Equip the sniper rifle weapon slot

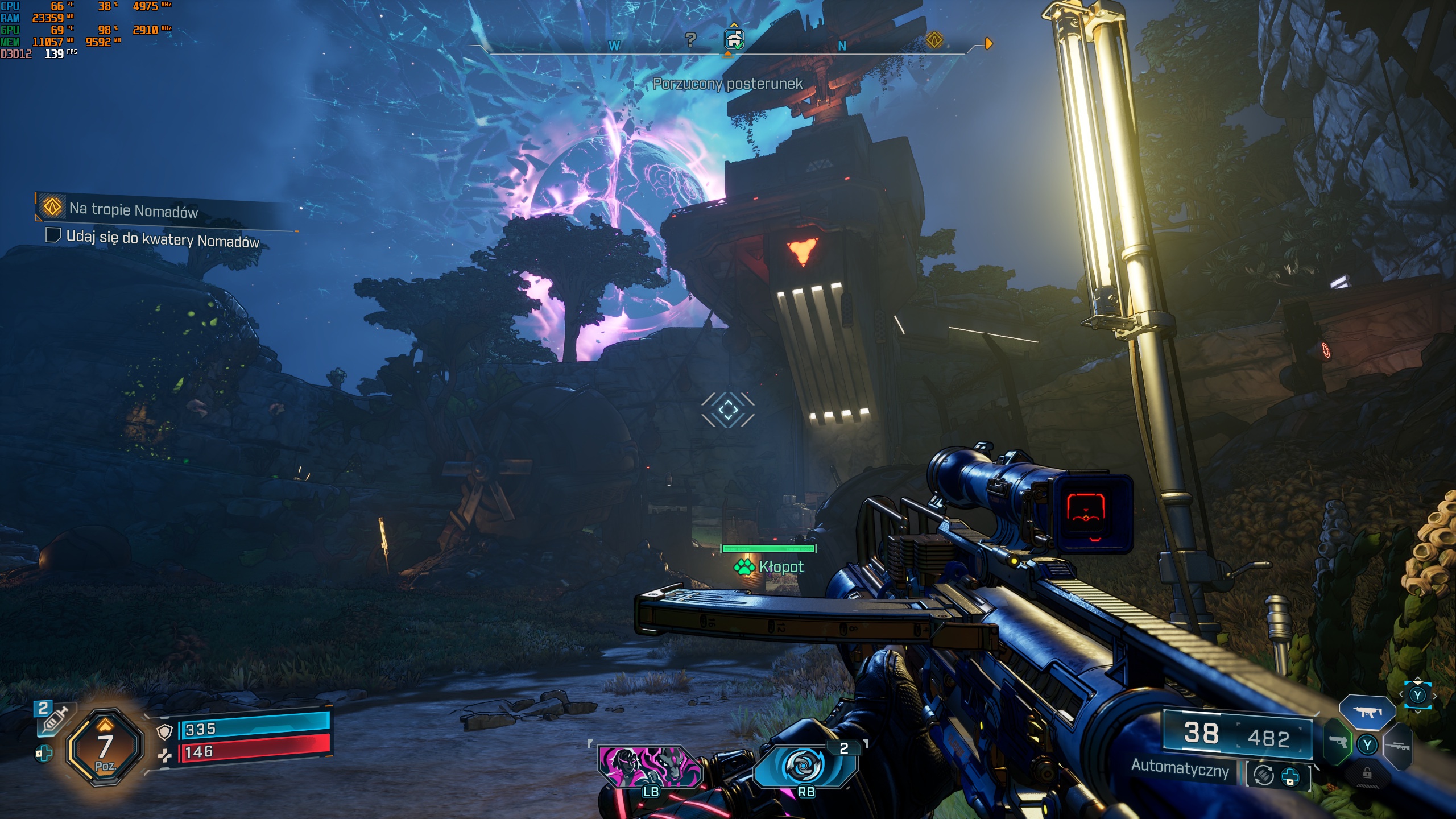[x=1398, y=746]
